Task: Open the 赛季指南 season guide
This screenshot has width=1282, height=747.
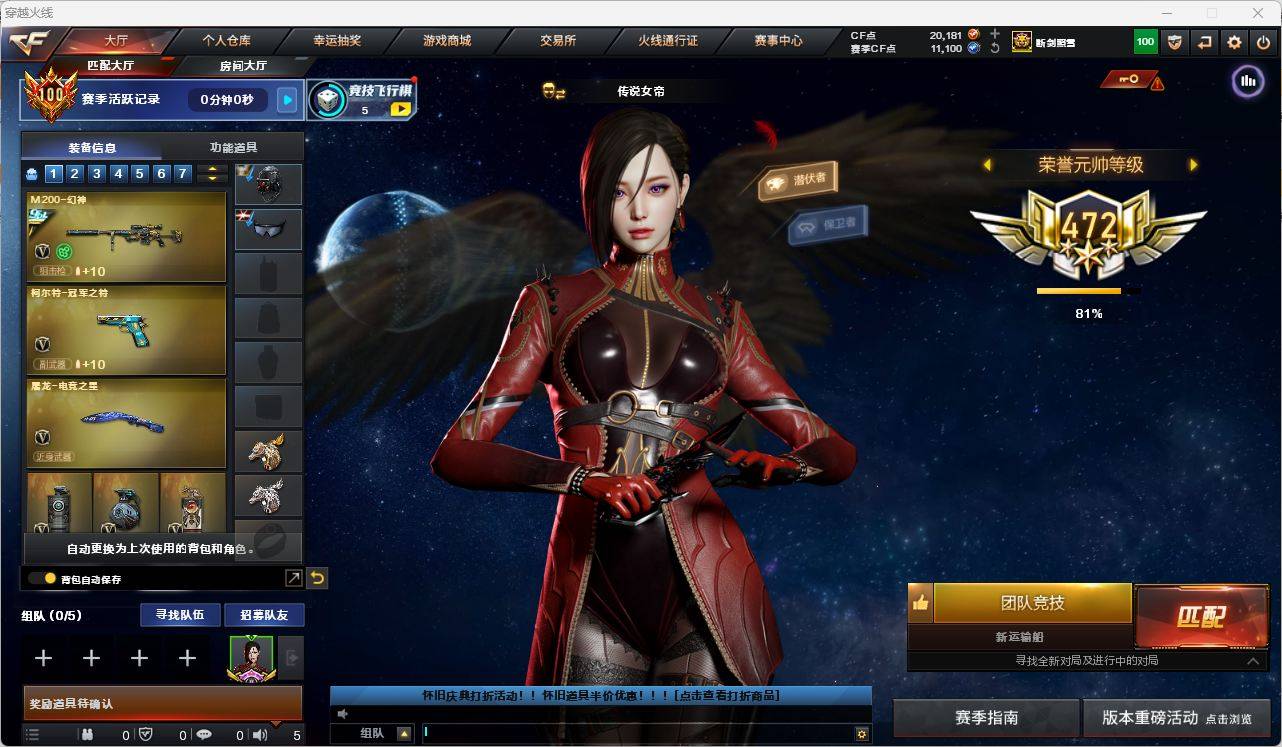Action: point(986,718)
